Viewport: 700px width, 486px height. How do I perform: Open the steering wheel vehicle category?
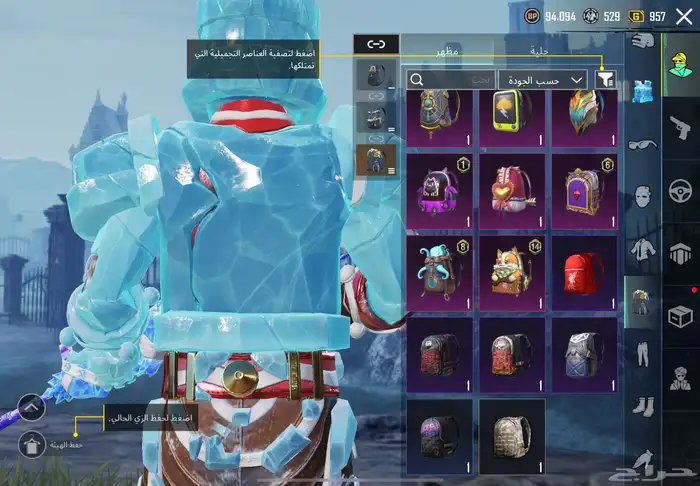pos(681,190)
